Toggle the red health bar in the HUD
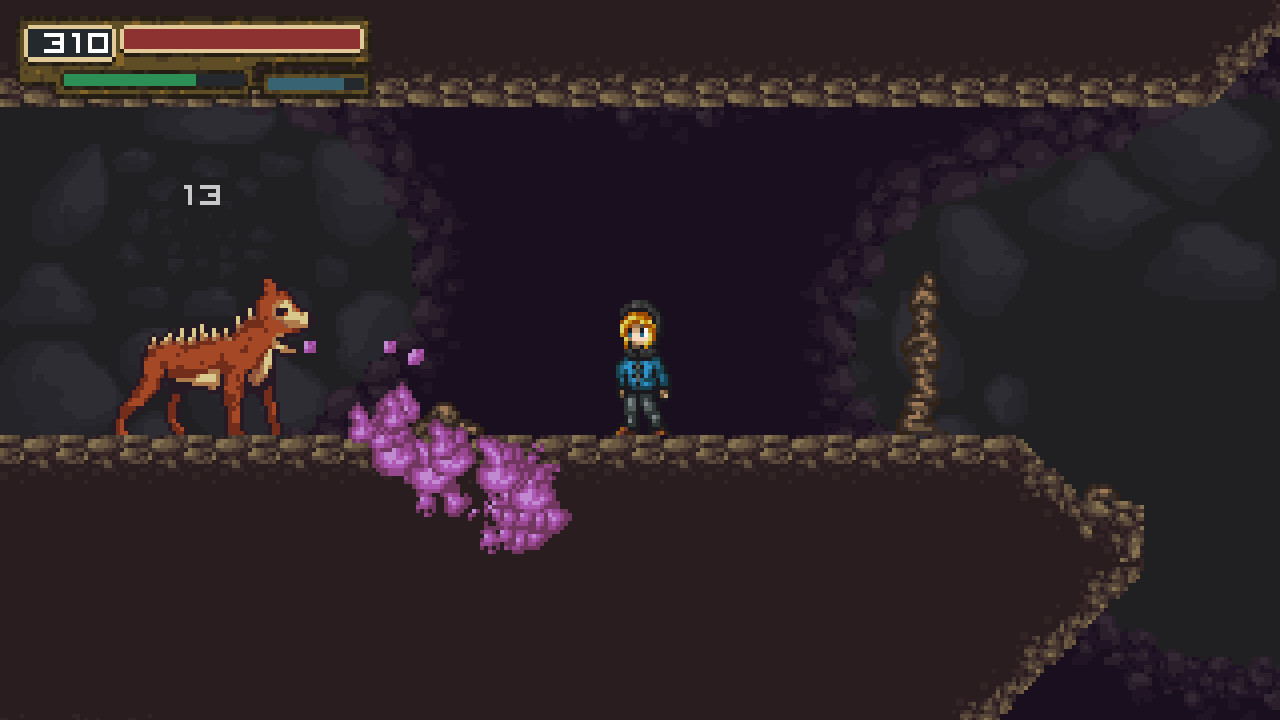Viewport: 1280px width, 720px height. coord(240,40)
